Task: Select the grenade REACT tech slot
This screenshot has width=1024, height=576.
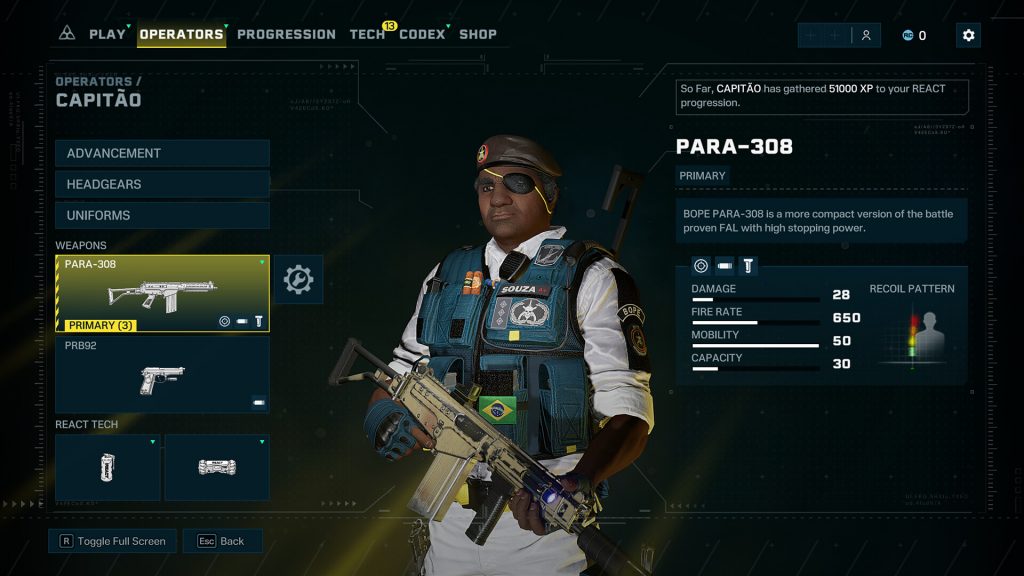Action: click(108, 467)
